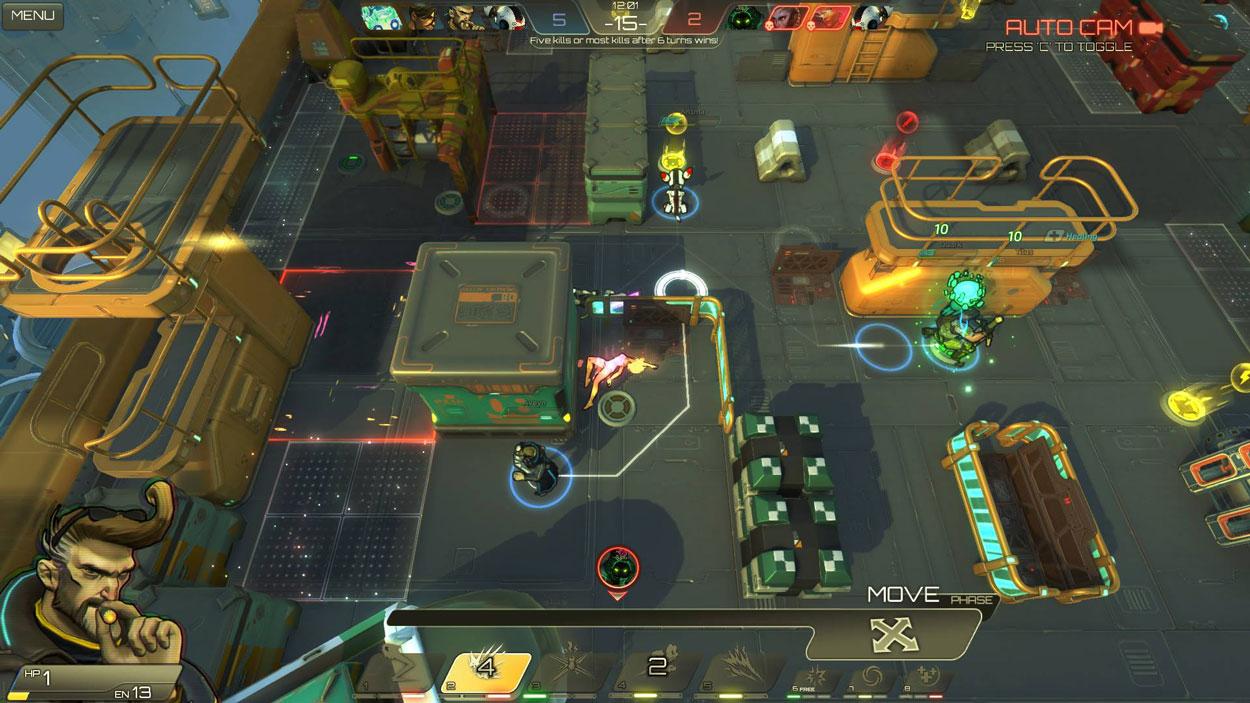
Task: Use the free catalyst in slot 6
Action: [x=811, y=673]
